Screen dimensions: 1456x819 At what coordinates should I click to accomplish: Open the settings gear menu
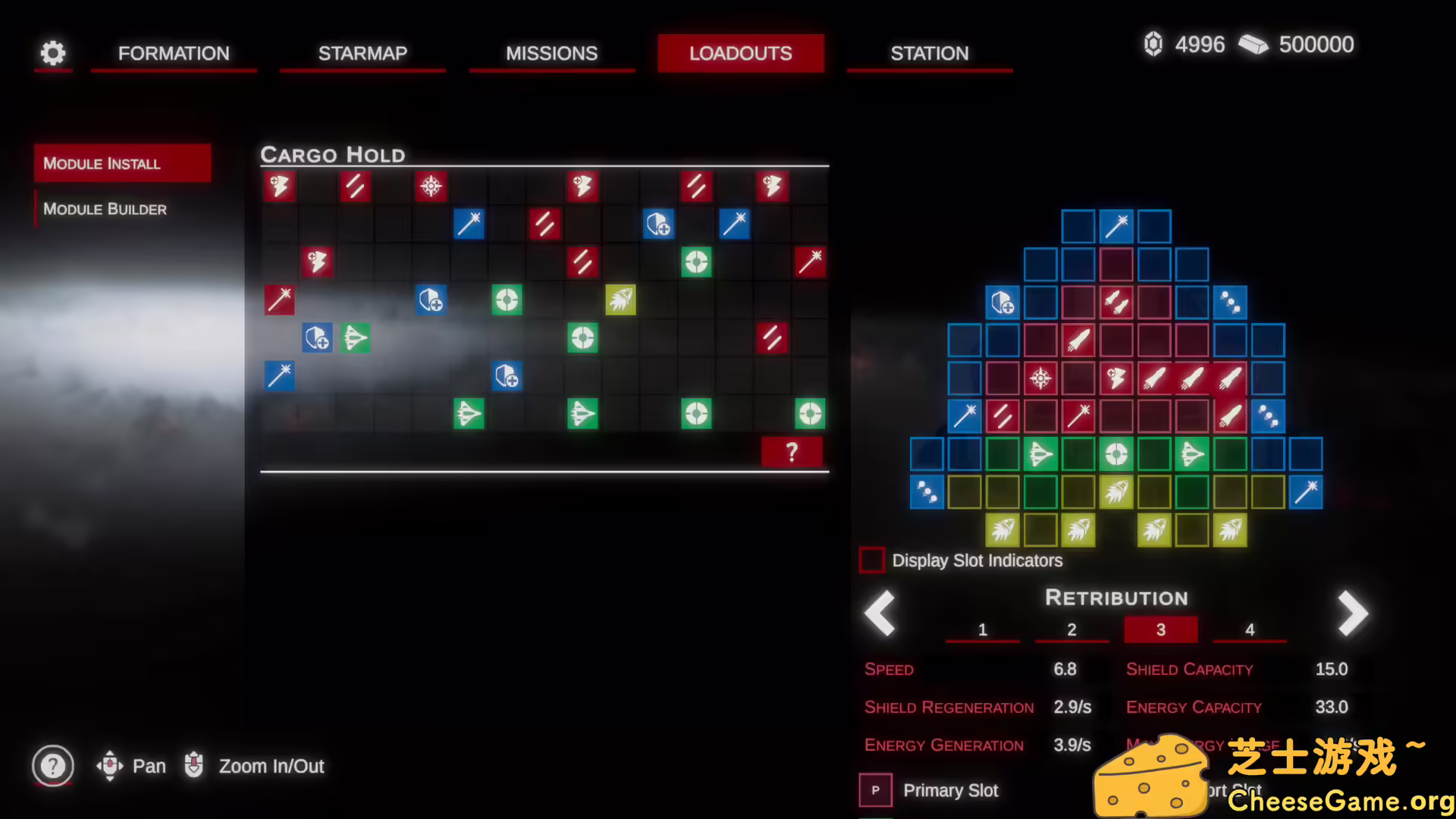[52, 52]
